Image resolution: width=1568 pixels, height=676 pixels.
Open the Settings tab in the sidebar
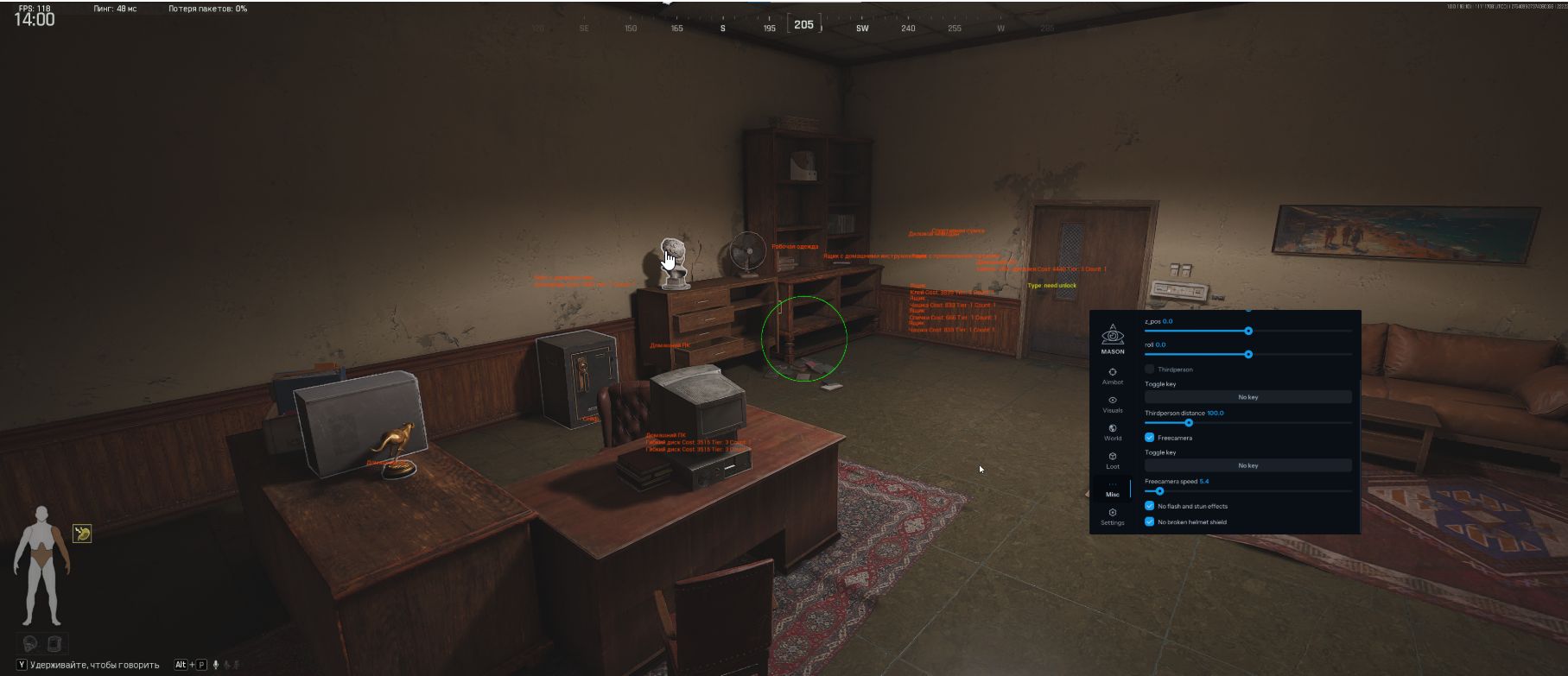click(x=1113, y=516)
